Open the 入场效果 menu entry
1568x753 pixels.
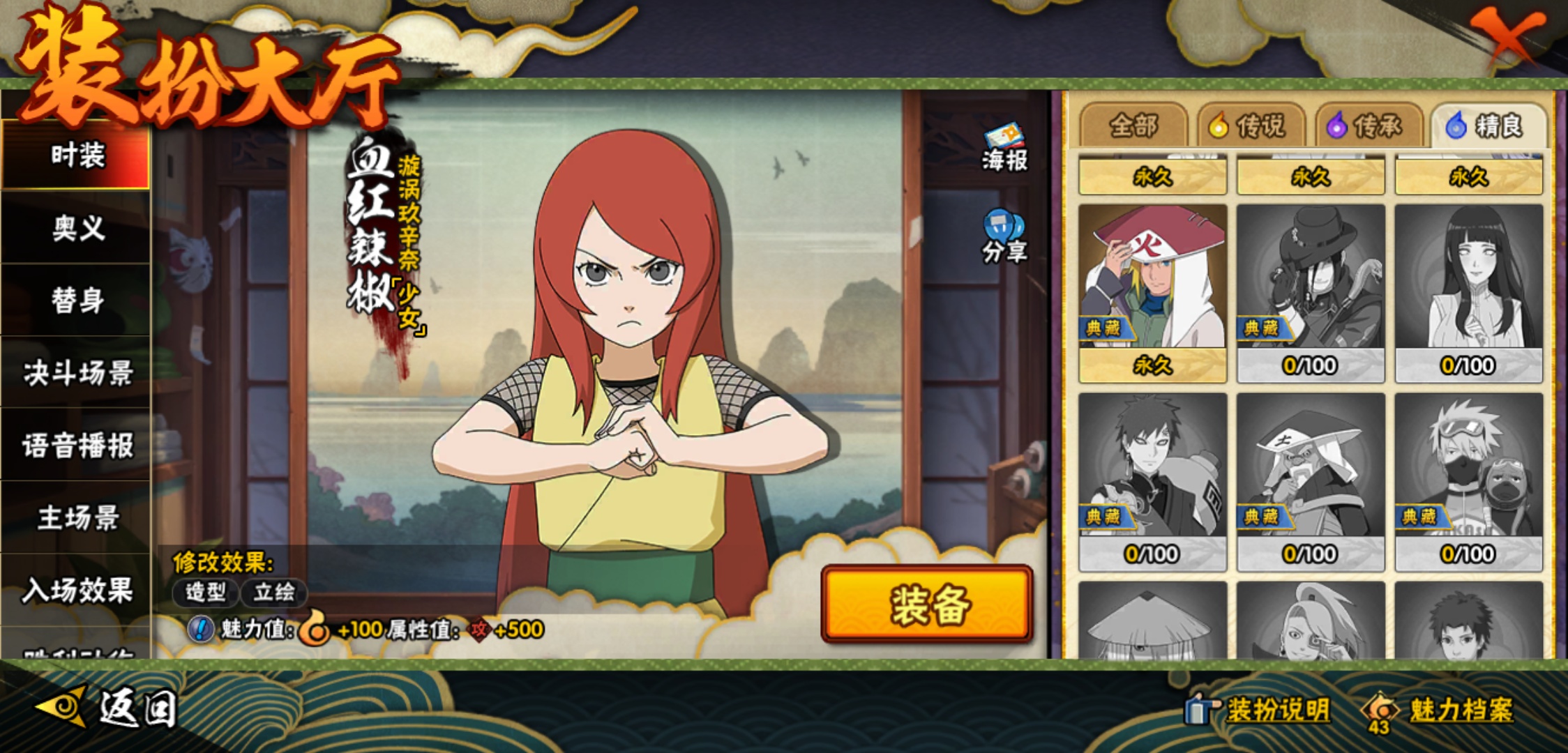[77, 591]
